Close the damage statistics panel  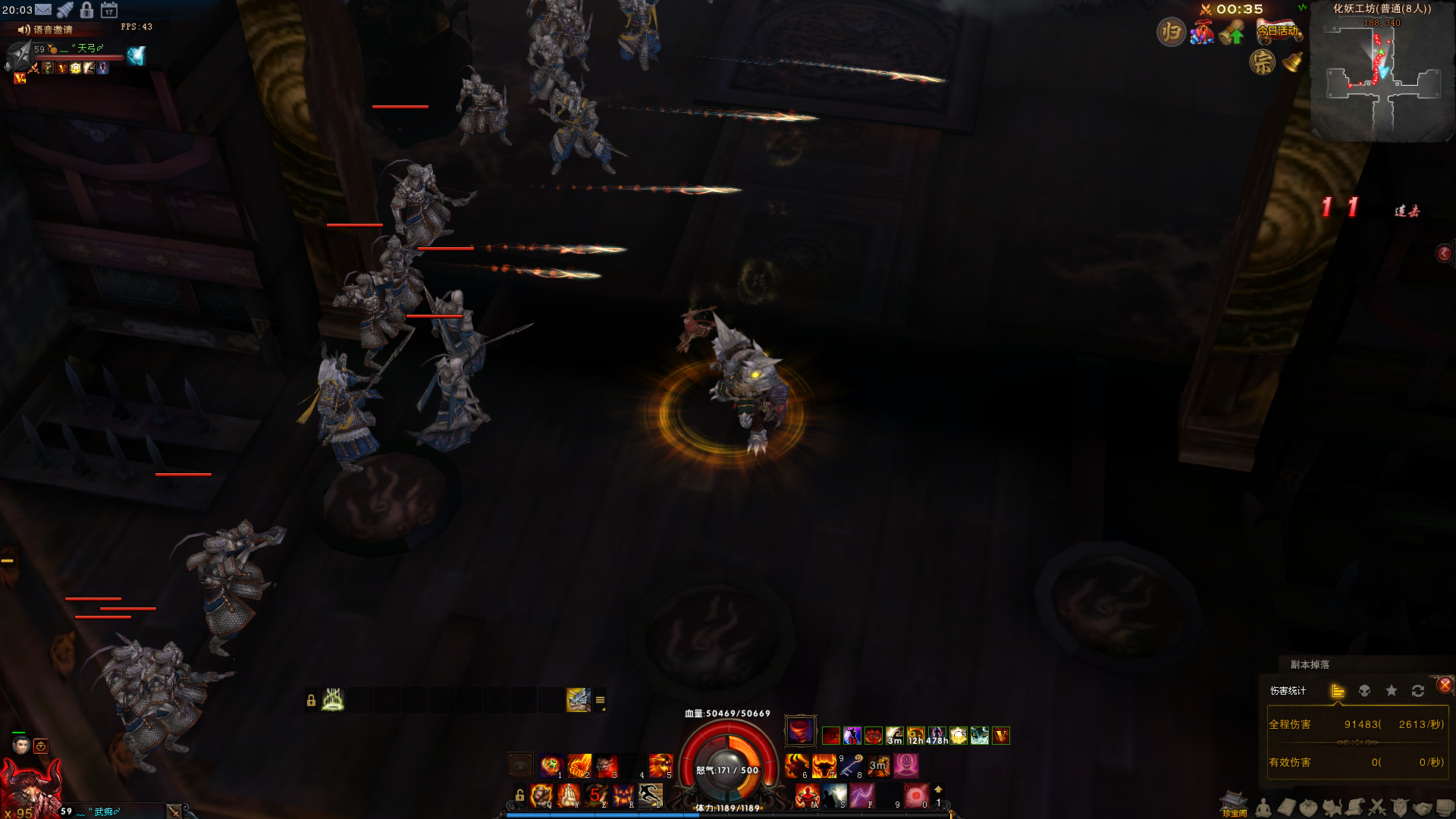(x=1445, y=685)
